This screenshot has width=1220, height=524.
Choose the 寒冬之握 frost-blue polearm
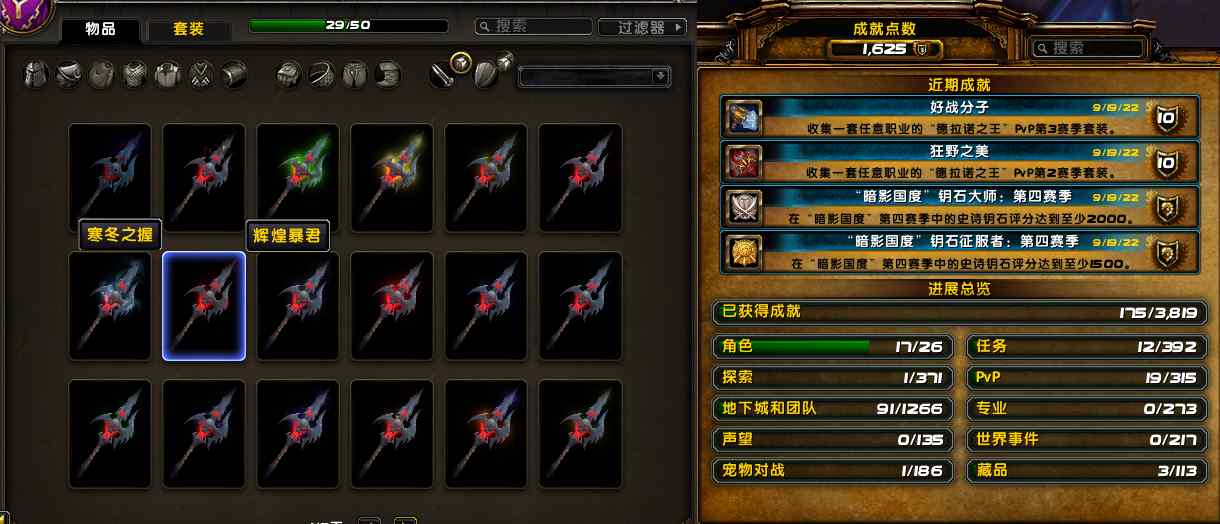[x=110, y=305]
